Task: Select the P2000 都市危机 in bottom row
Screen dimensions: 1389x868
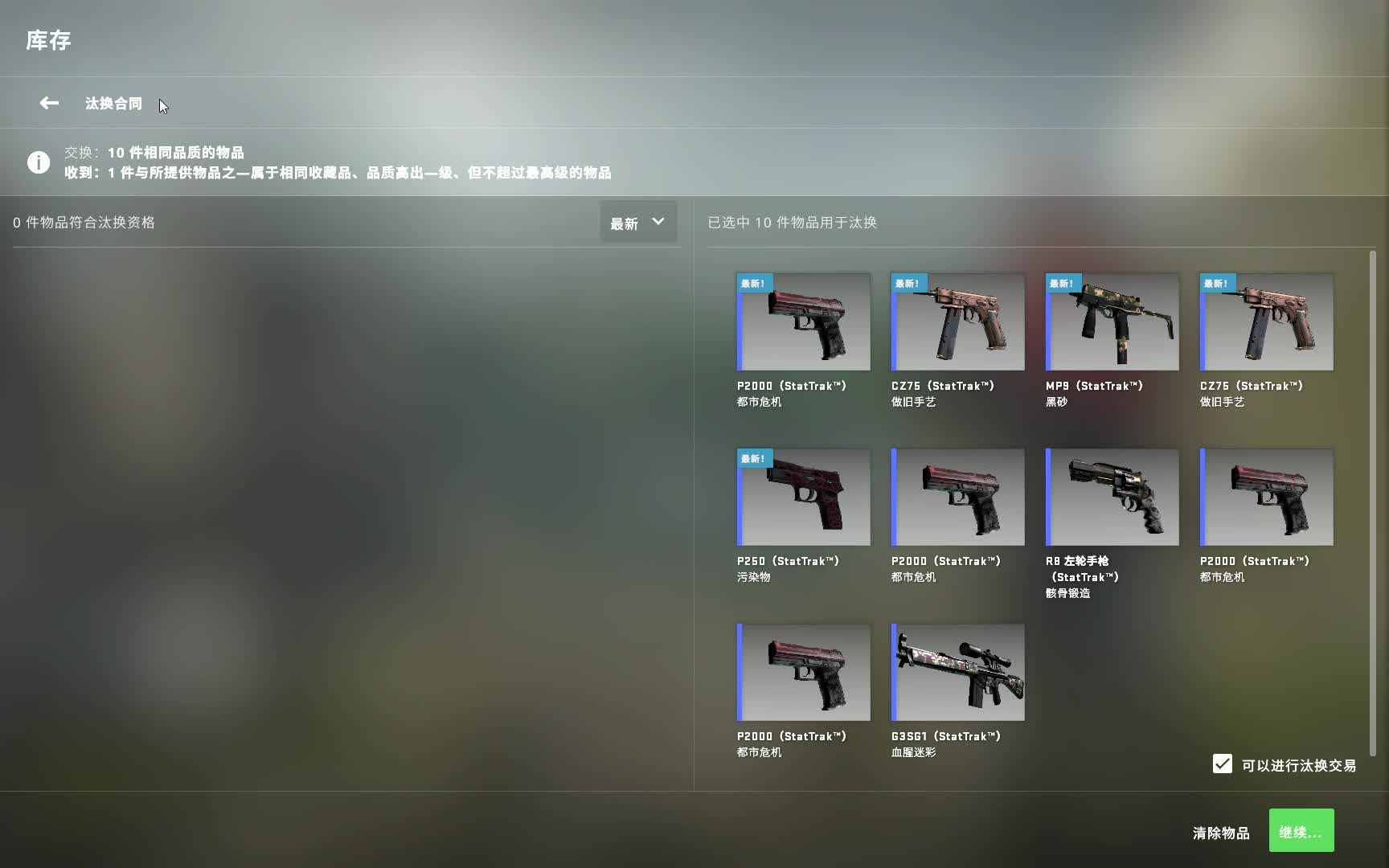Action: (x=802, y=672)
